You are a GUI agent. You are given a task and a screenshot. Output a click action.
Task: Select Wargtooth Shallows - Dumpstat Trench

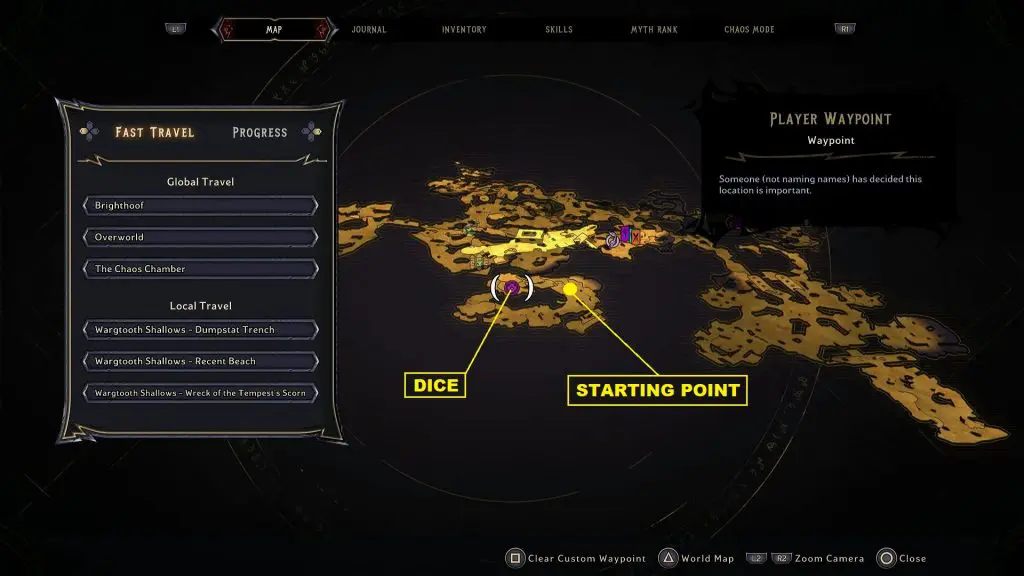coord(200,330)
